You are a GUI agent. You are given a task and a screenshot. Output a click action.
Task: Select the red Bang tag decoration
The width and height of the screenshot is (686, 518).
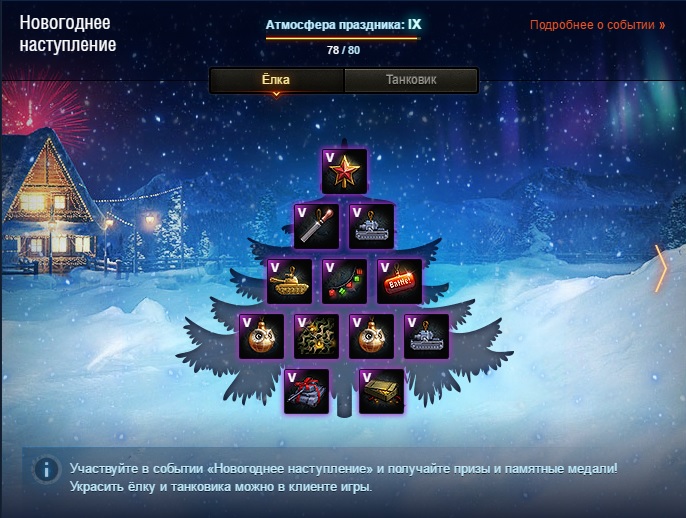pos(399,281)
